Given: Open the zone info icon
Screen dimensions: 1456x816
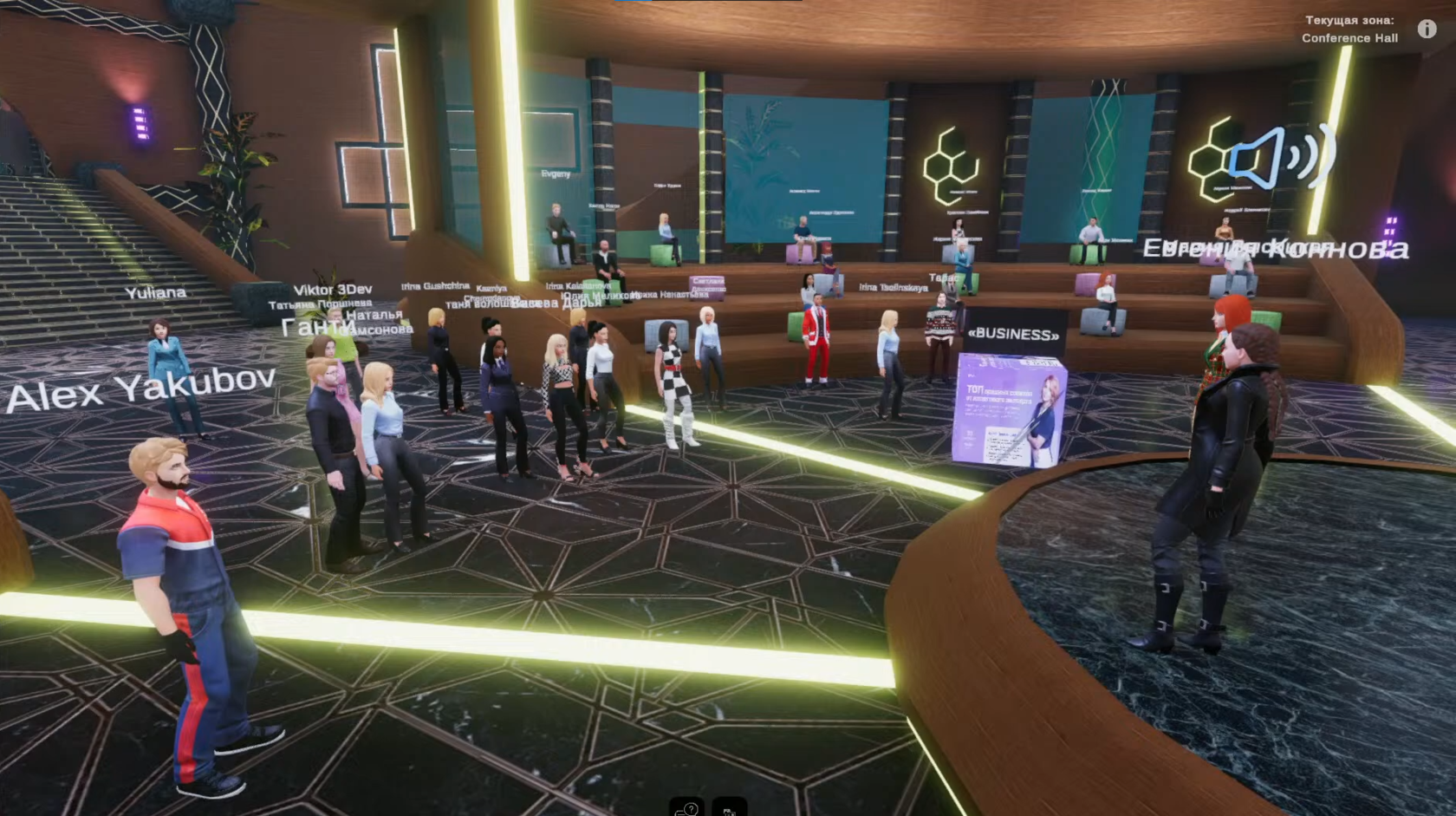Looking at the screenshot, I should pos(1427,29).
